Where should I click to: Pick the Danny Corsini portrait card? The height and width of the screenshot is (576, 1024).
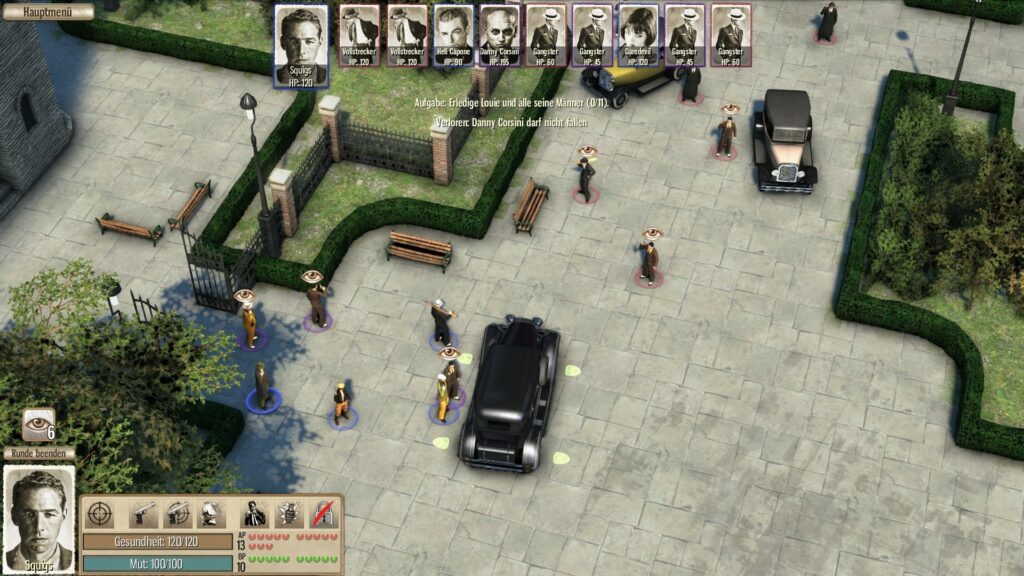click(499, 35)
